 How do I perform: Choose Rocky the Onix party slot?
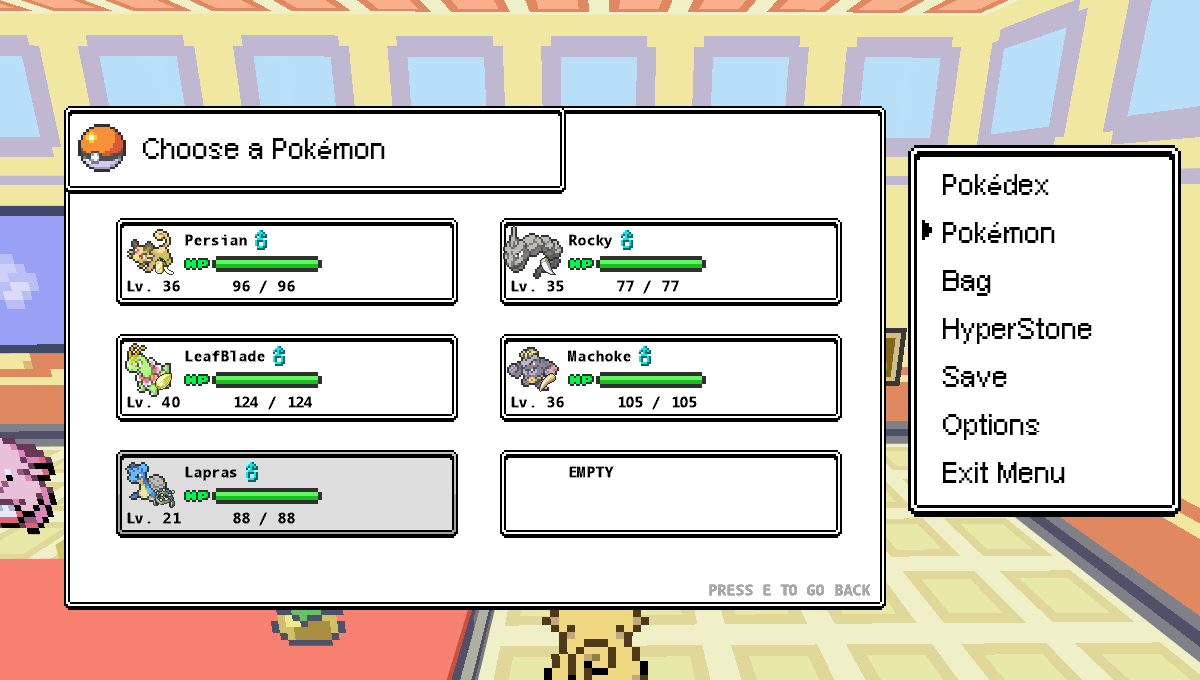pos(670,262)
